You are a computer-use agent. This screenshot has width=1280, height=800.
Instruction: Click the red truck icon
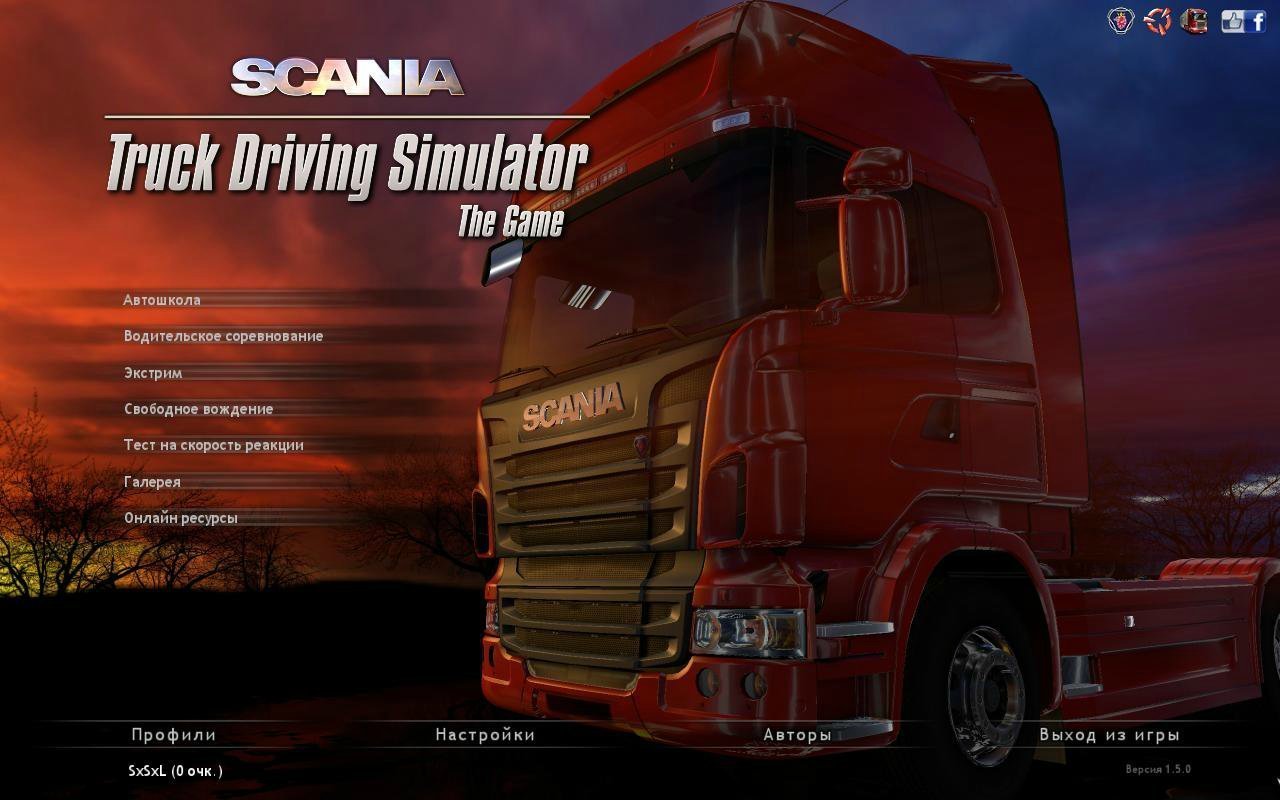pyautogui.click(x=1193, y=21)
